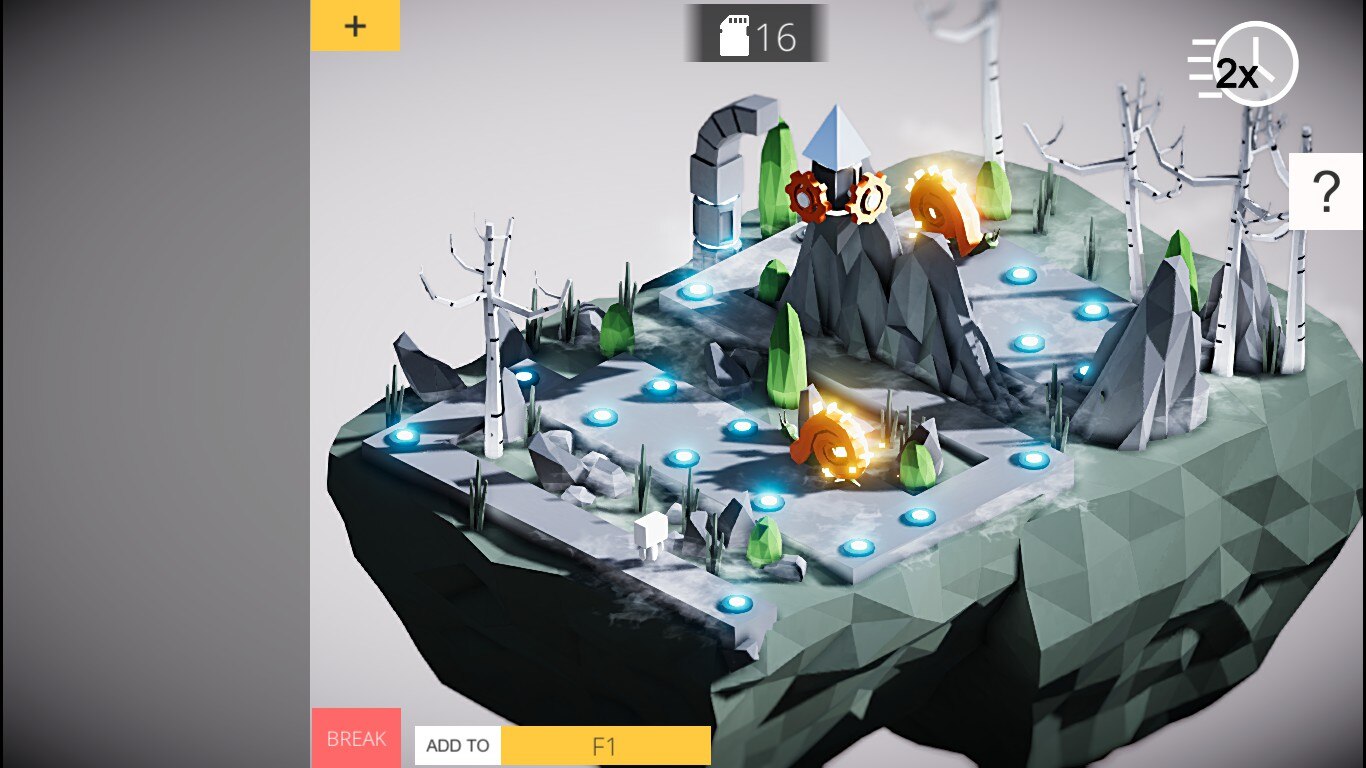The height and width of the screenshot is (768, 1366).
Task: Open the question mark help
Action: [x=1326, y=192]
